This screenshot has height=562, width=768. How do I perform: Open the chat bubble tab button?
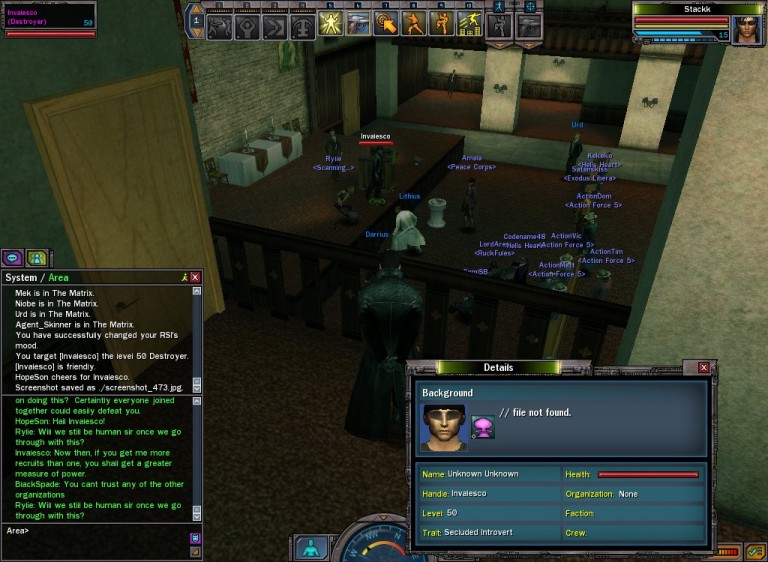click(13, 257)
